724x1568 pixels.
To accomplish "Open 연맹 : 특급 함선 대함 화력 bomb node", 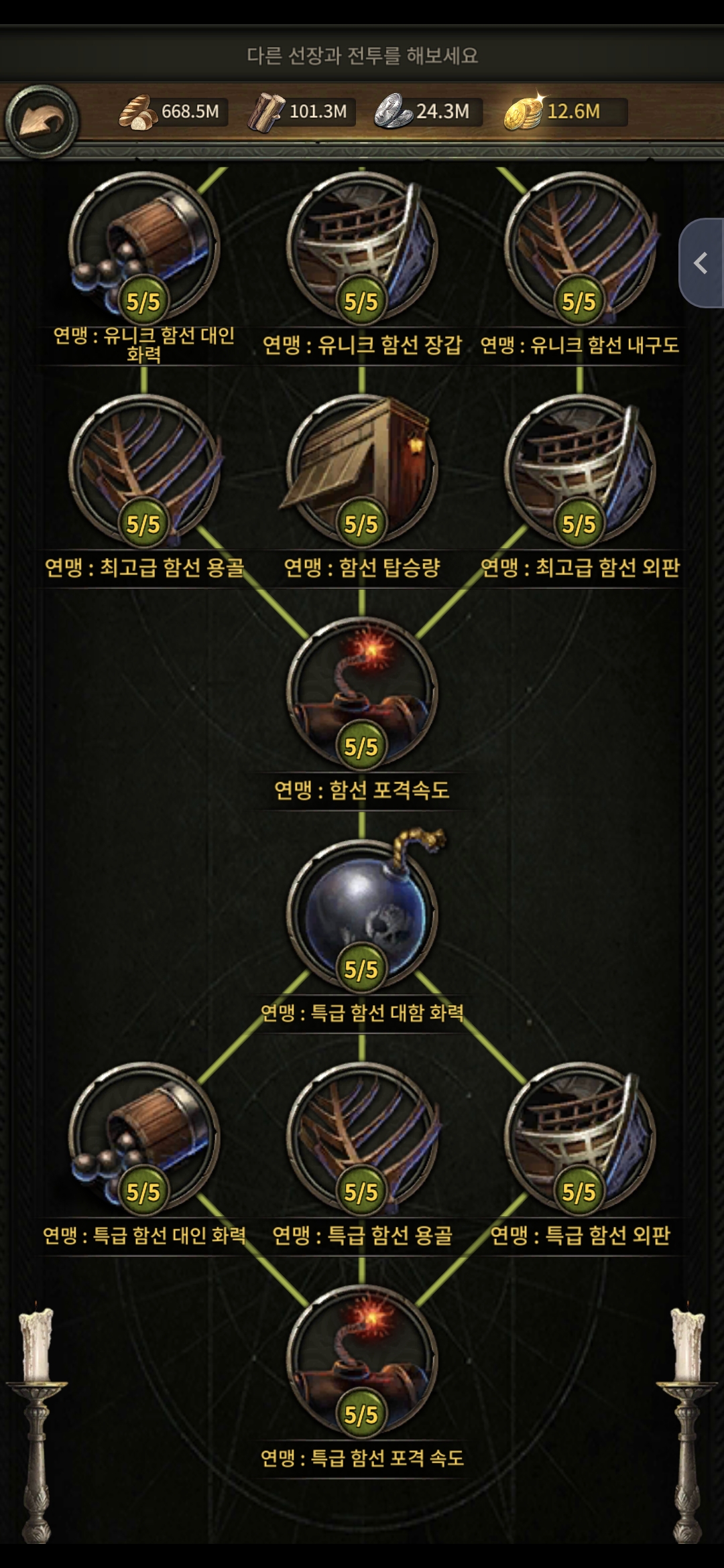I will coord(362,914).
